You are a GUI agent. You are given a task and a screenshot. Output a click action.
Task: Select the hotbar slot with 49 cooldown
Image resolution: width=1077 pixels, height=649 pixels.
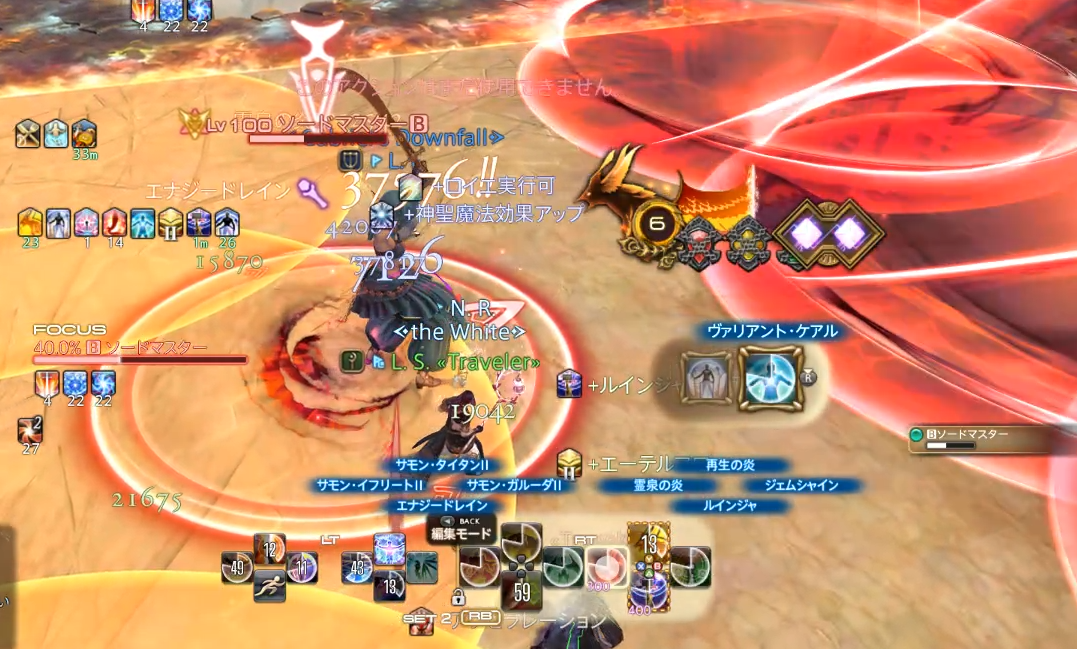point(238,567)
